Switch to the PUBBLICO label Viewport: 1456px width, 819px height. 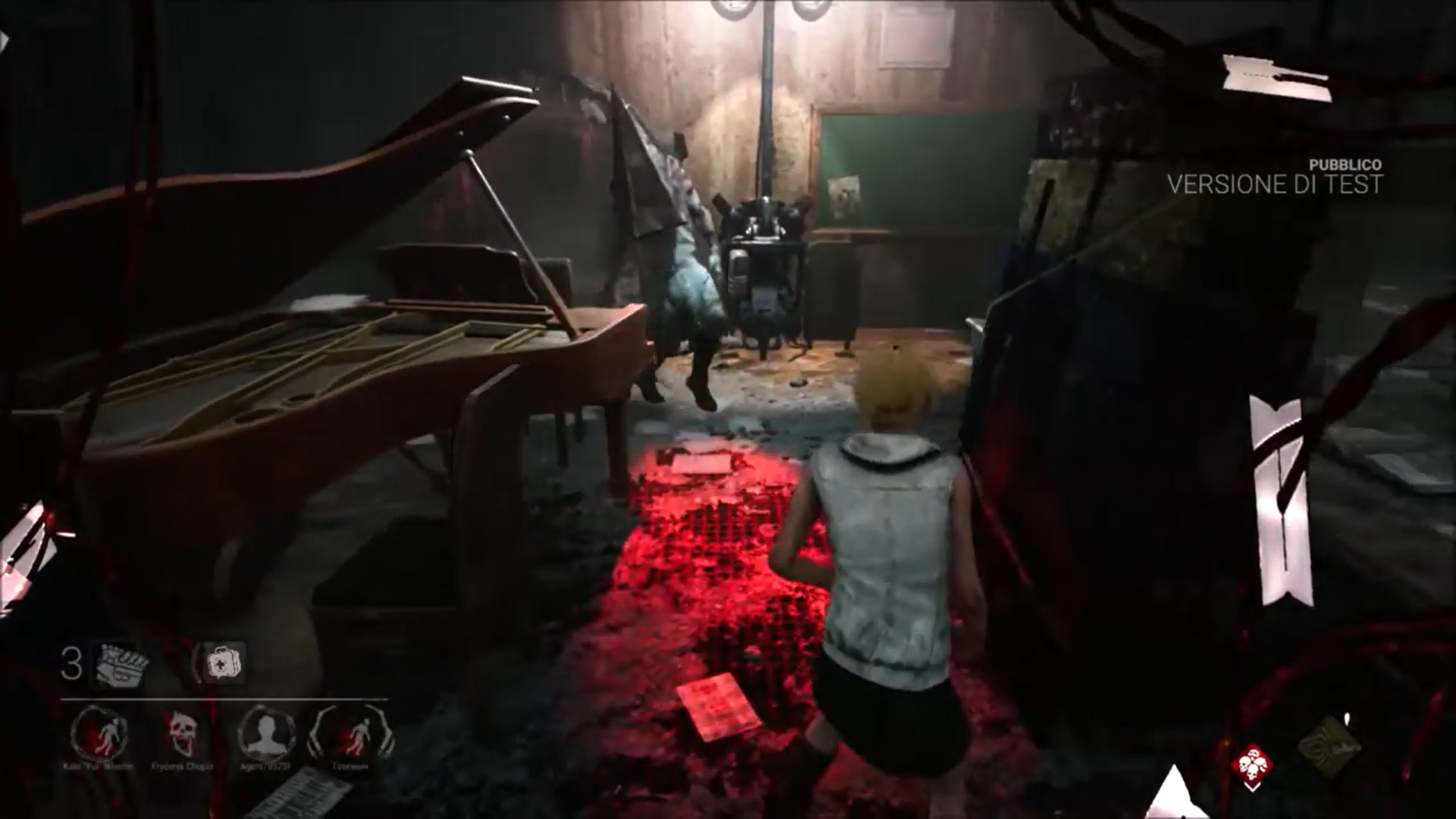[x=1346, y=162]
